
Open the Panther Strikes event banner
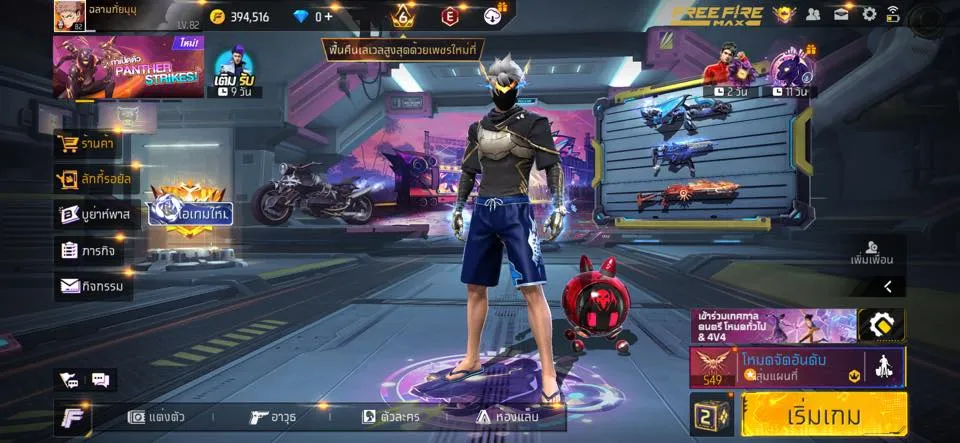tap(127, 67)
